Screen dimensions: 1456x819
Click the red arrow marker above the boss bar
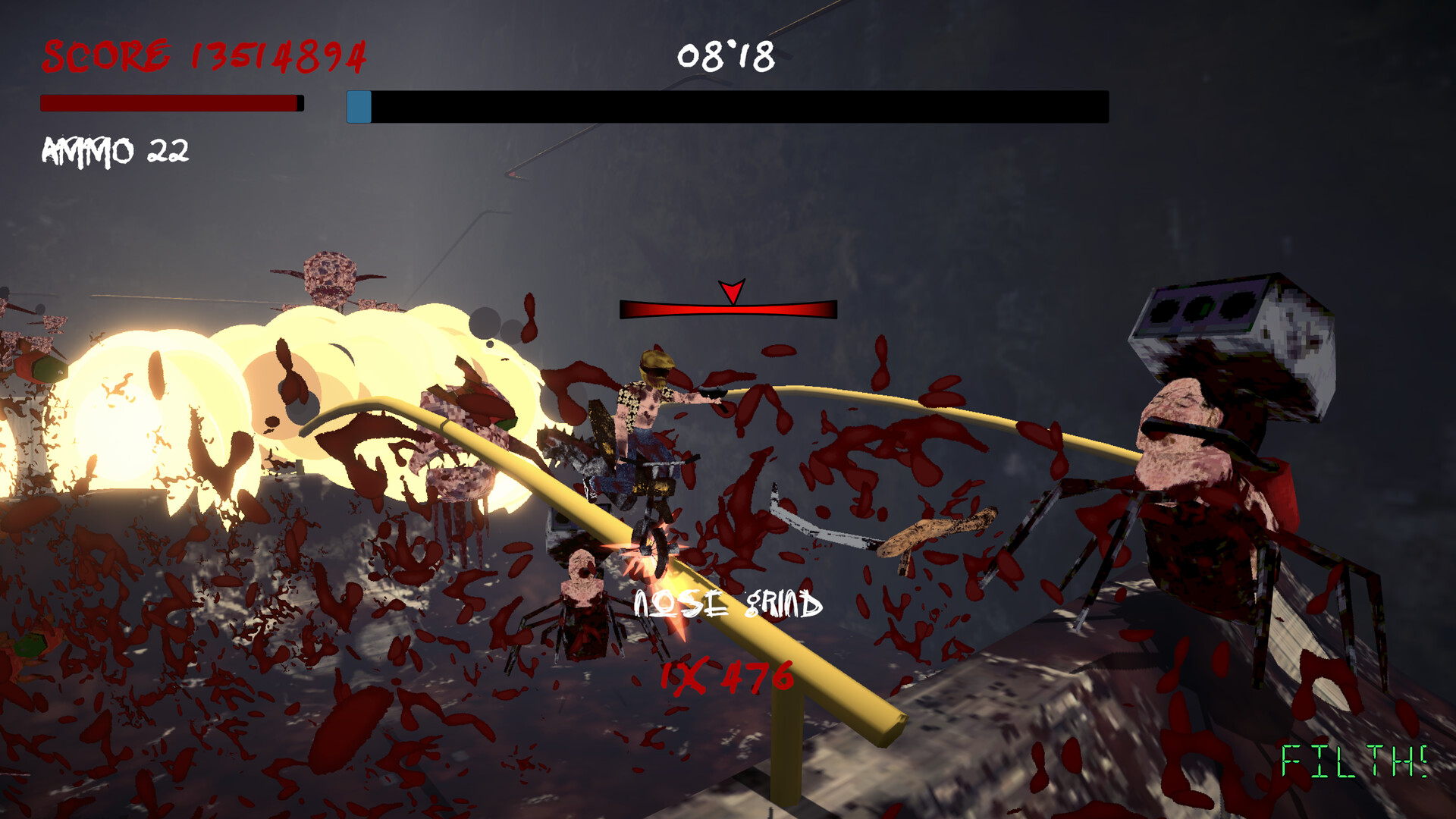click(730, 292)
